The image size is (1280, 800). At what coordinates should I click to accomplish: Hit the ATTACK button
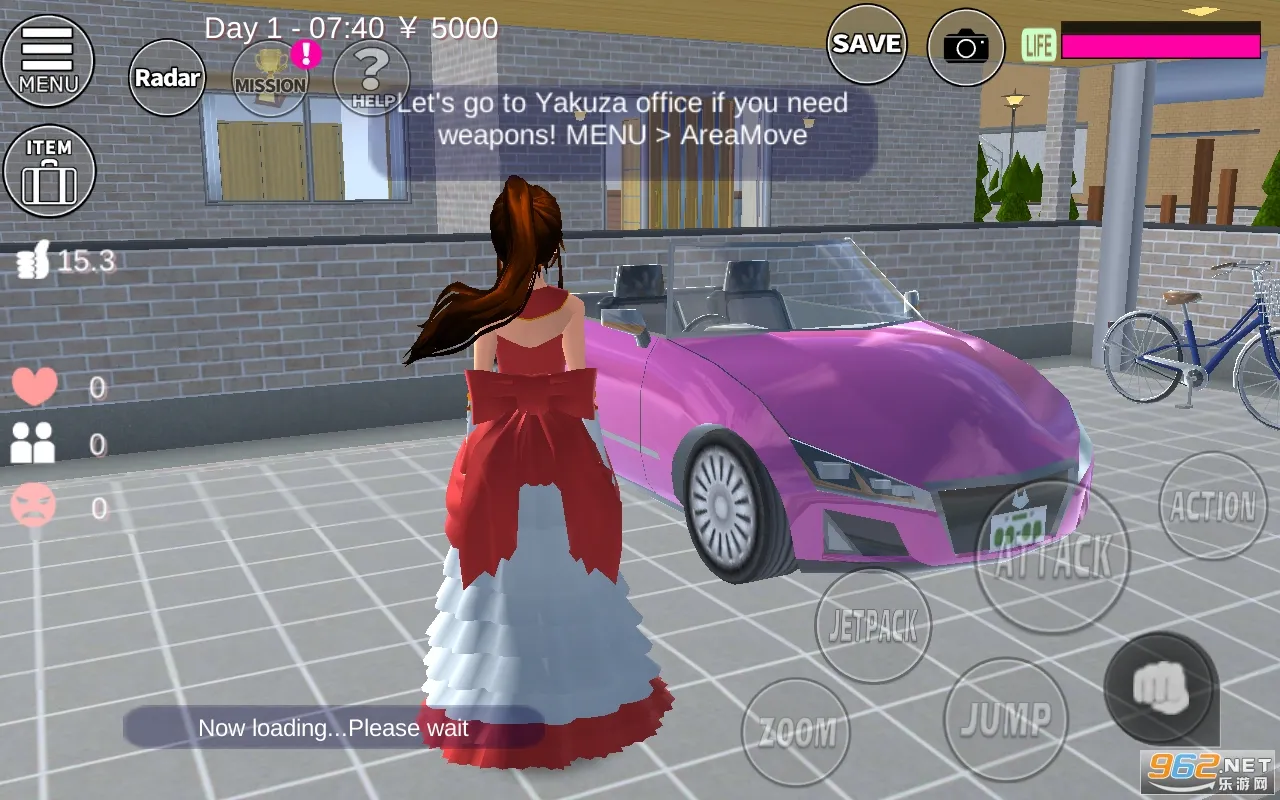tap(1051, 556)
